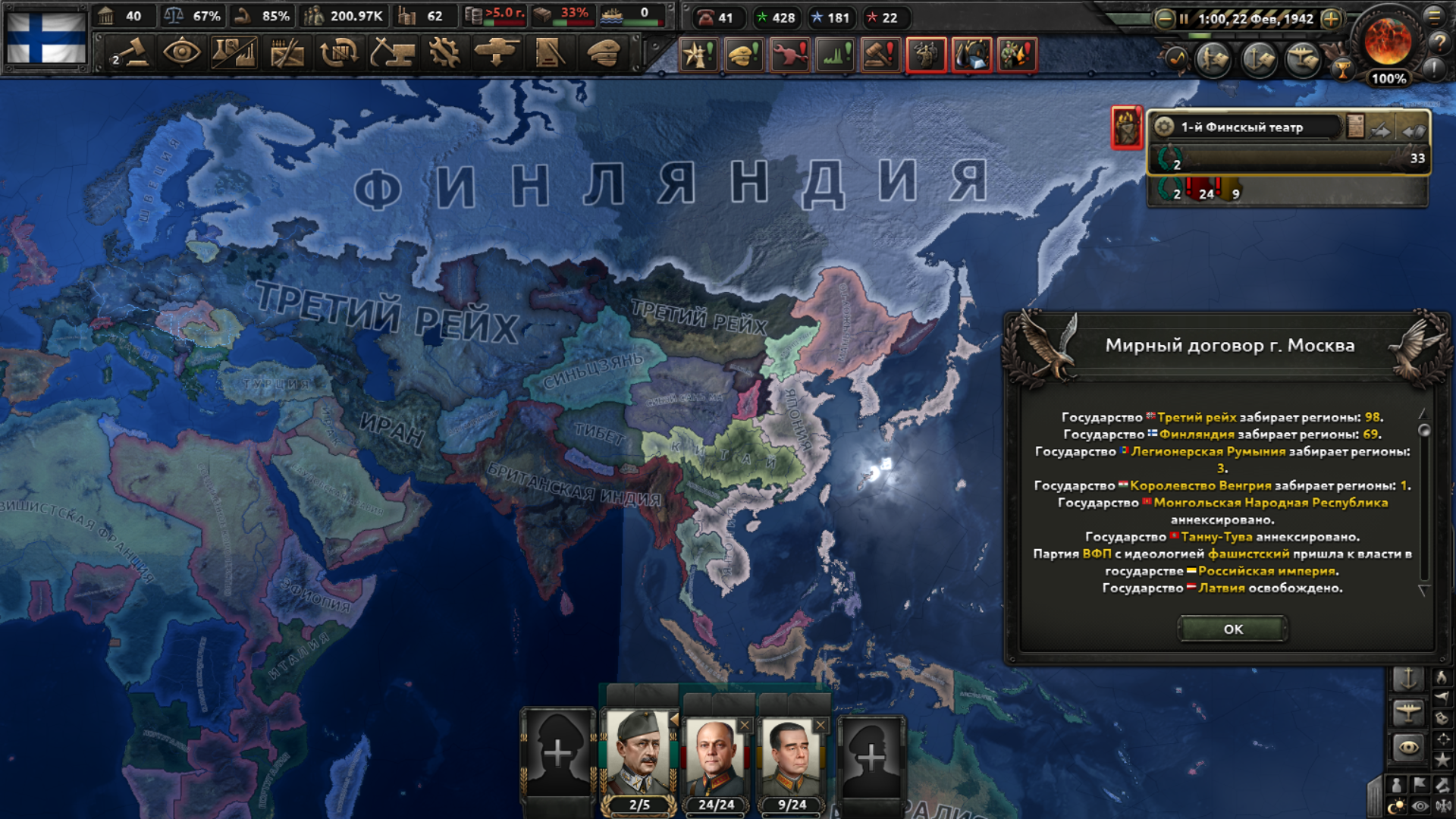1456x819 pixels.
Task: Confirm the Moscow peace treaty with OK
Action: click(1232, 629)
